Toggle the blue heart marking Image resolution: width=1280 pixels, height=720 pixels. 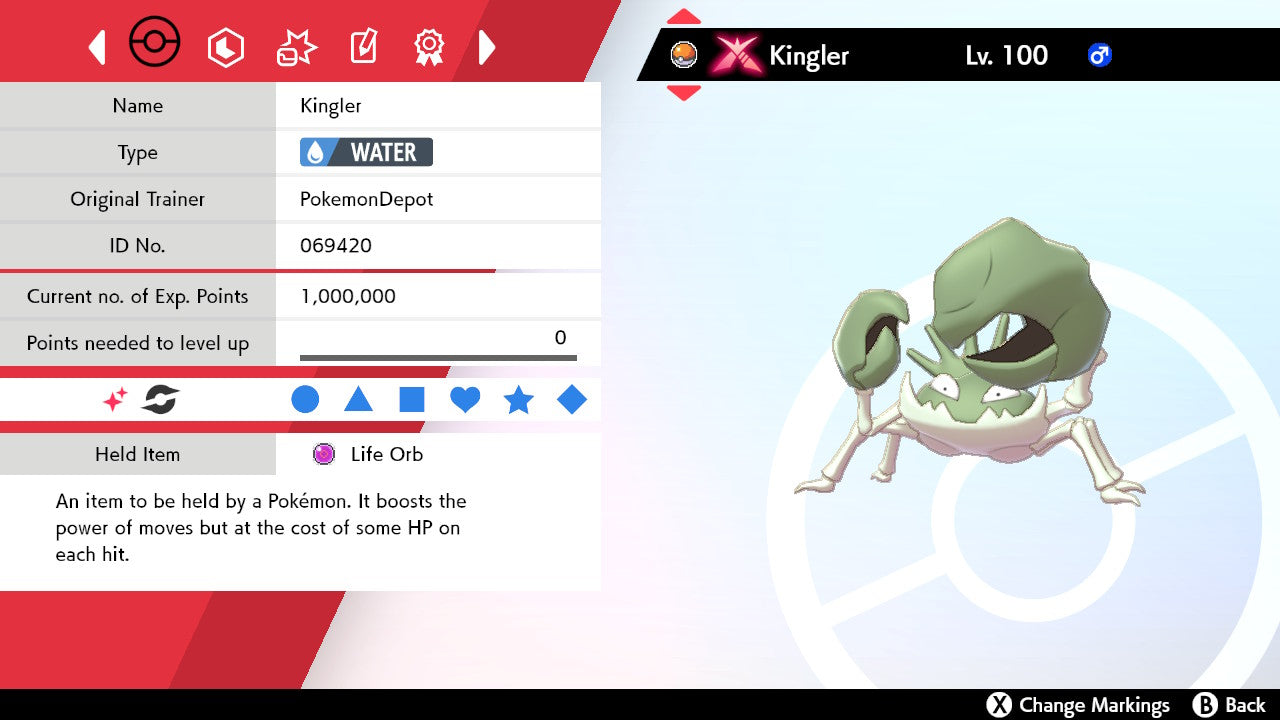tap(465, 400)
